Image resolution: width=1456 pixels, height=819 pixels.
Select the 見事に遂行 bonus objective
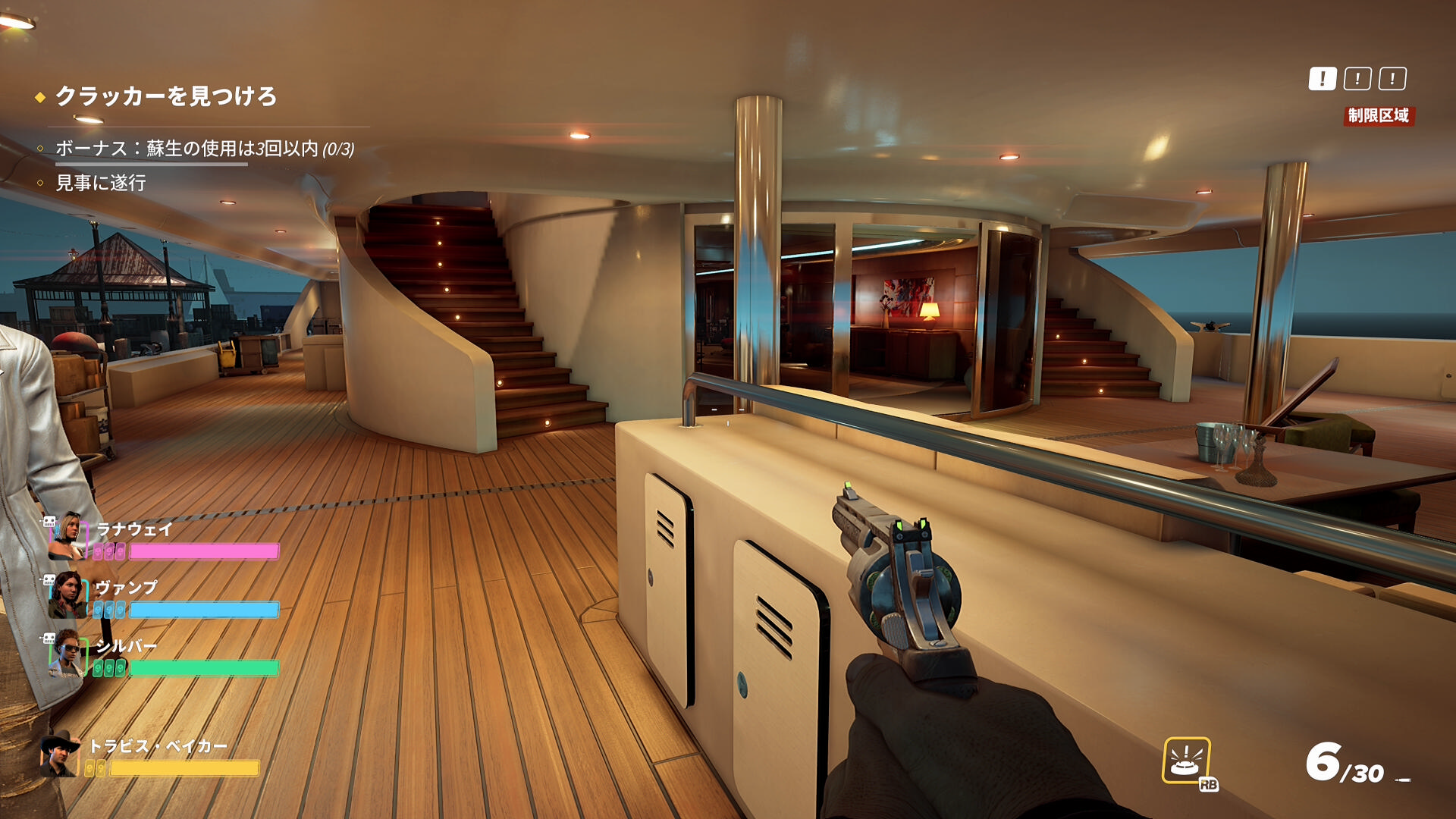point(100,183)
